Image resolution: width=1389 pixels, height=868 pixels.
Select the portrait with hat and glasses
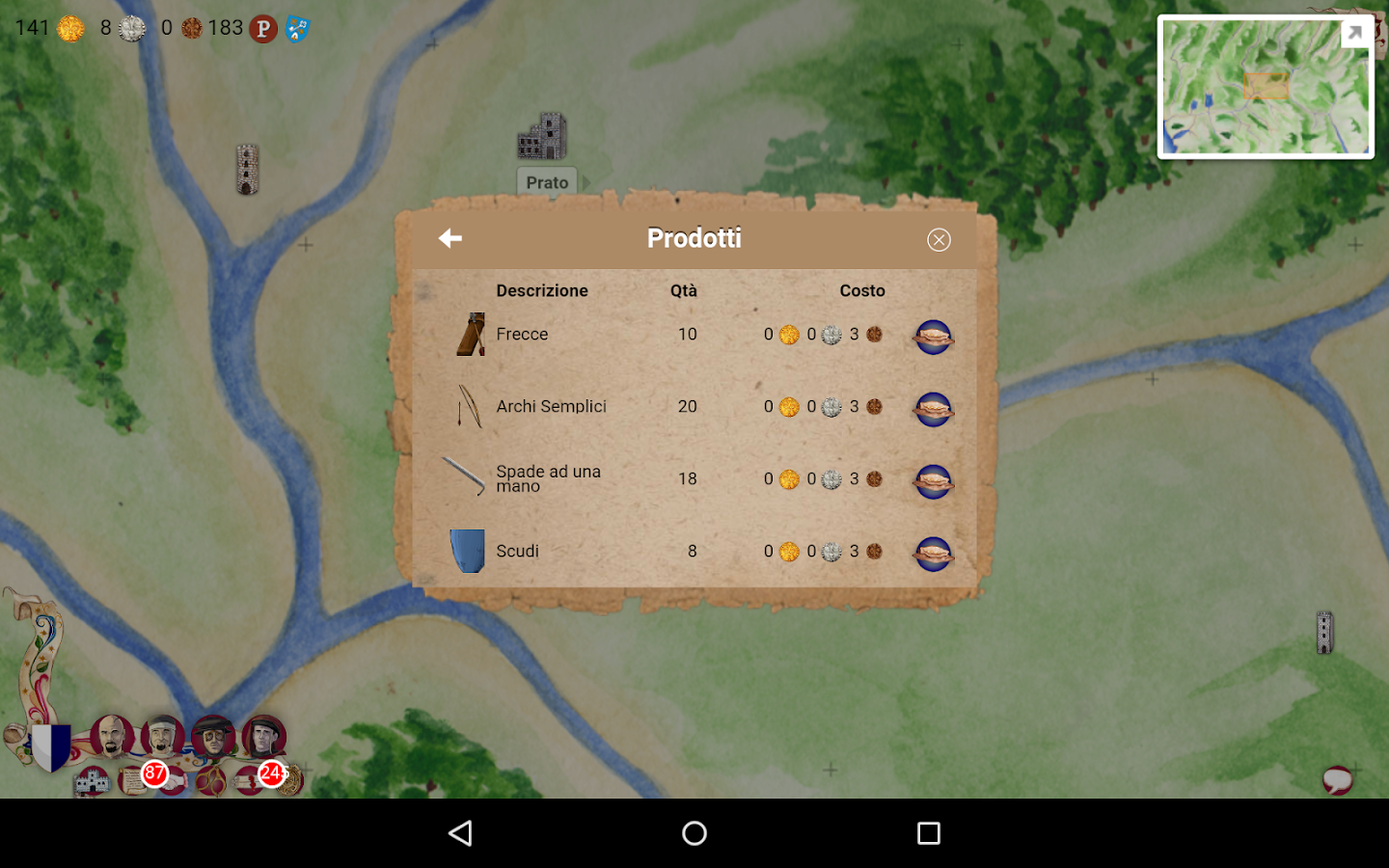pyautogui.click(x=213, y=737)
